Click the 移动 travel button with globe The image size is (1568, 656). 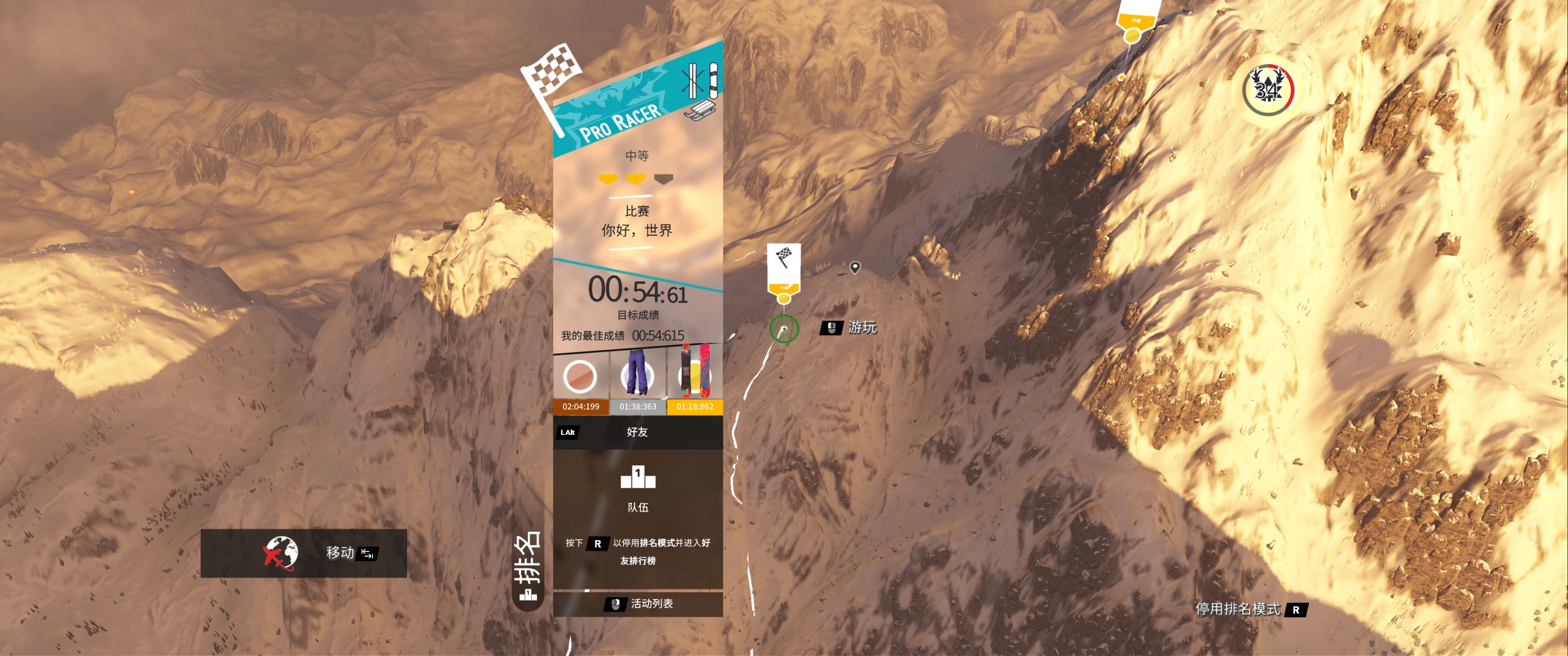point(304,553)
